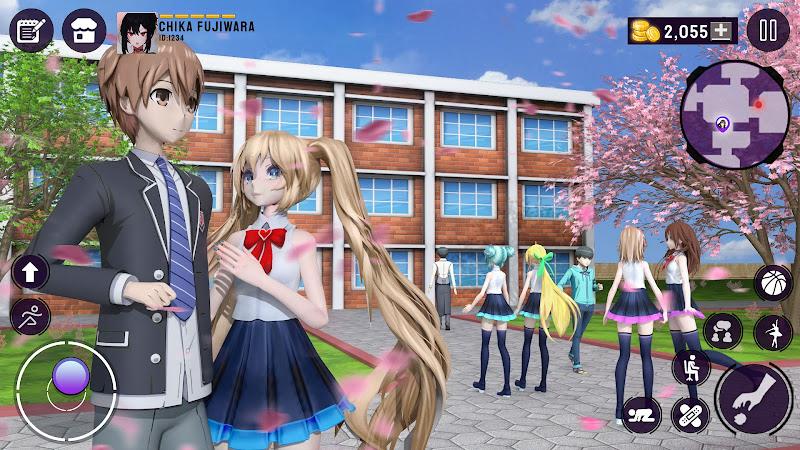This screenshot has width=800, height=450.
Task: Tap the up arrow jump button
Action: click(x=30, y=270)
